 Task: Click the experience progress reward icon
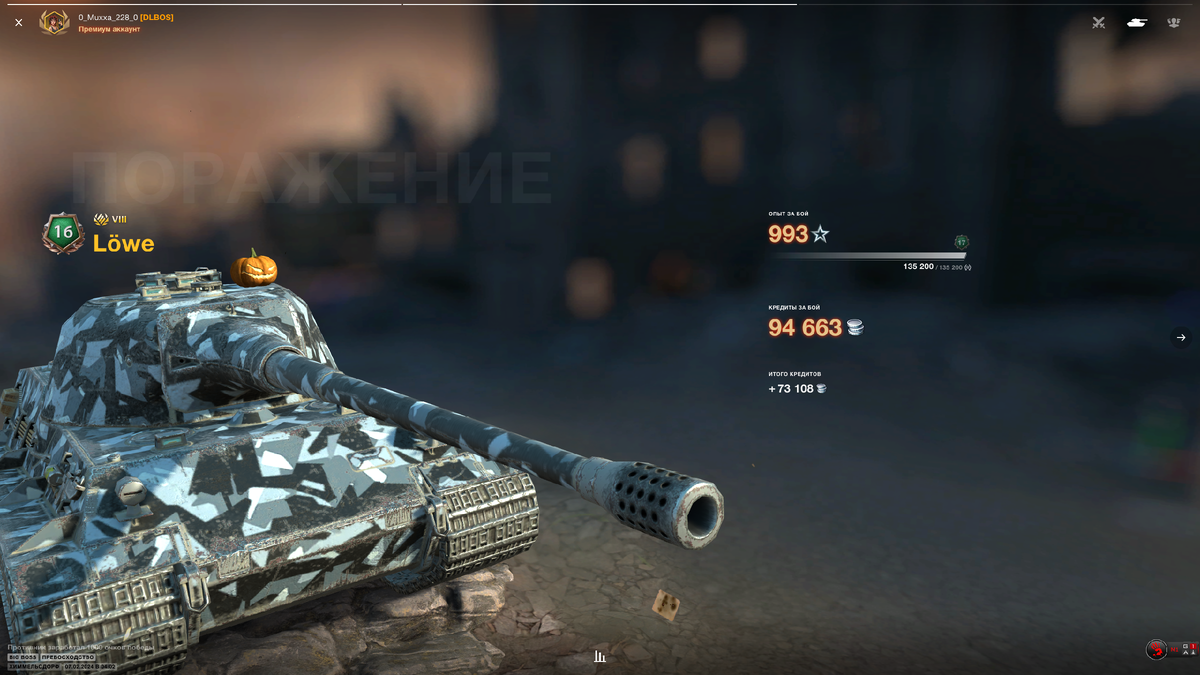coord(961,242)
